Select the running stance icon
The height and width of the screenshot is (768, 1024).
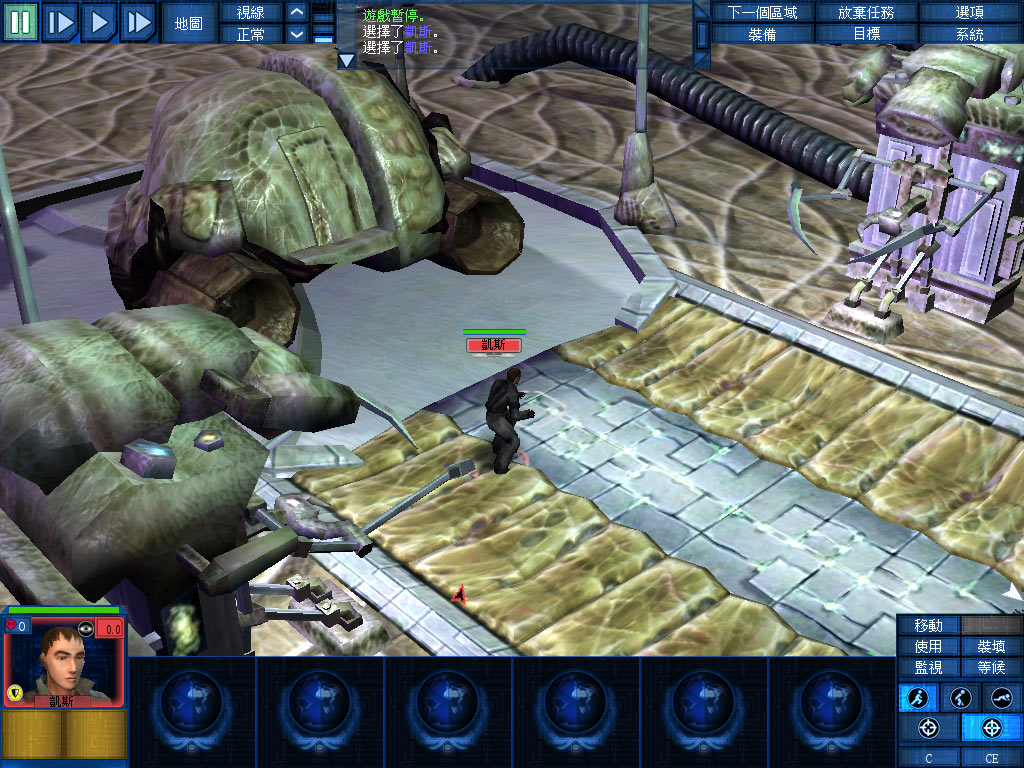[x=918, y=697]
